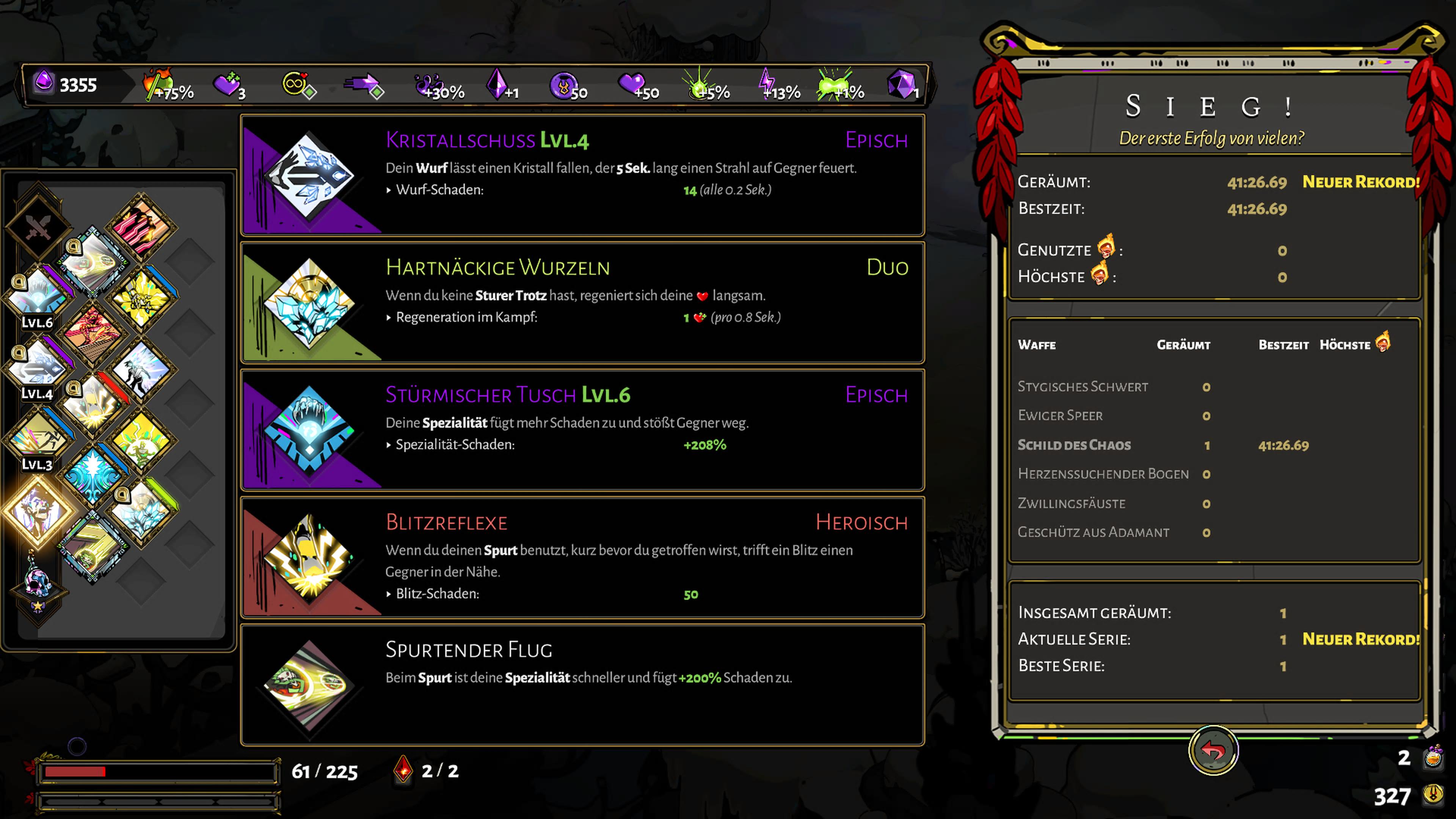Highlight the Stürmischer Tusch Lvl.6 boon
This screenshot has height=819, width=1456.
click(x=582, y=430)
